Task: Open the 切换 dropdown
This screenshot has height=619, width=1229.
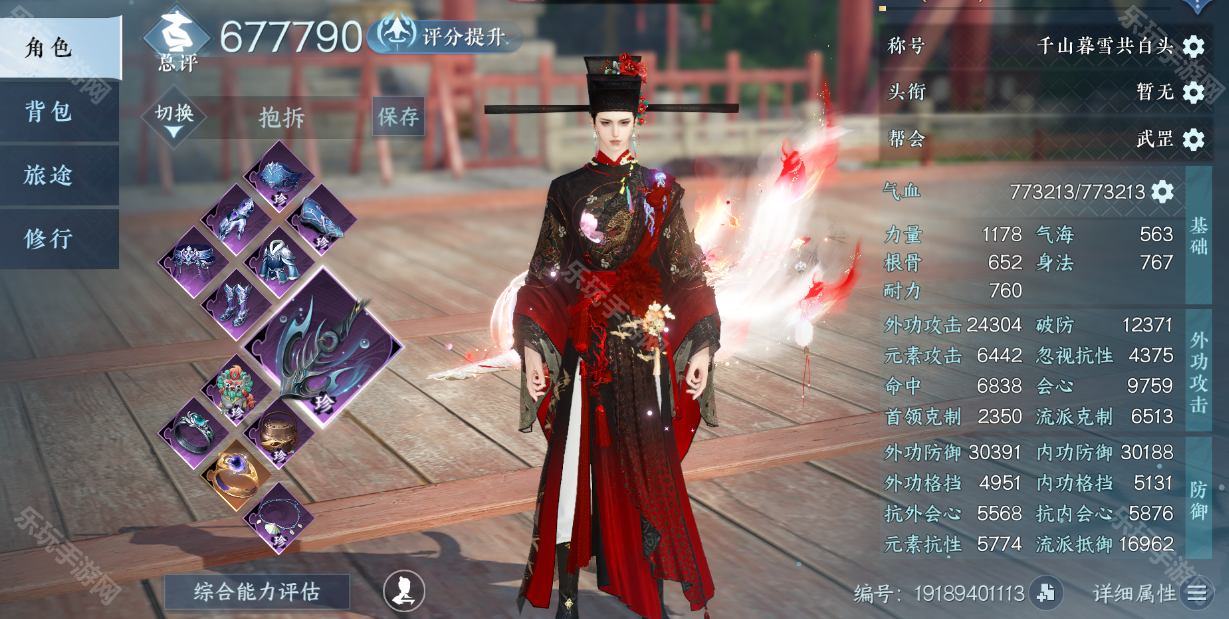Action: coord(174,118)
